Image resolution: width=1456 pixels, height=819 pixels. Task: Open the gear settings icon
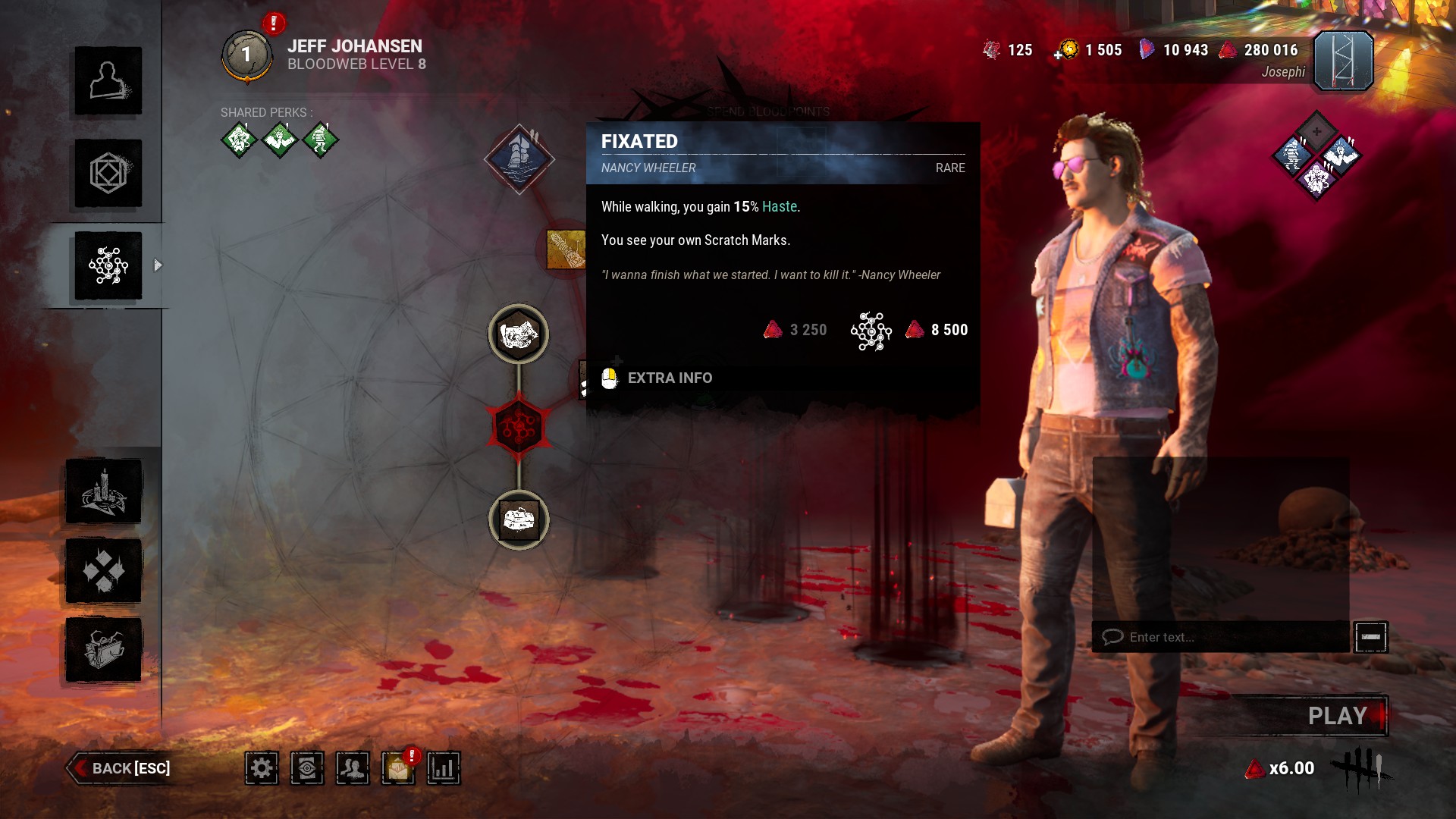pos(262,768)
